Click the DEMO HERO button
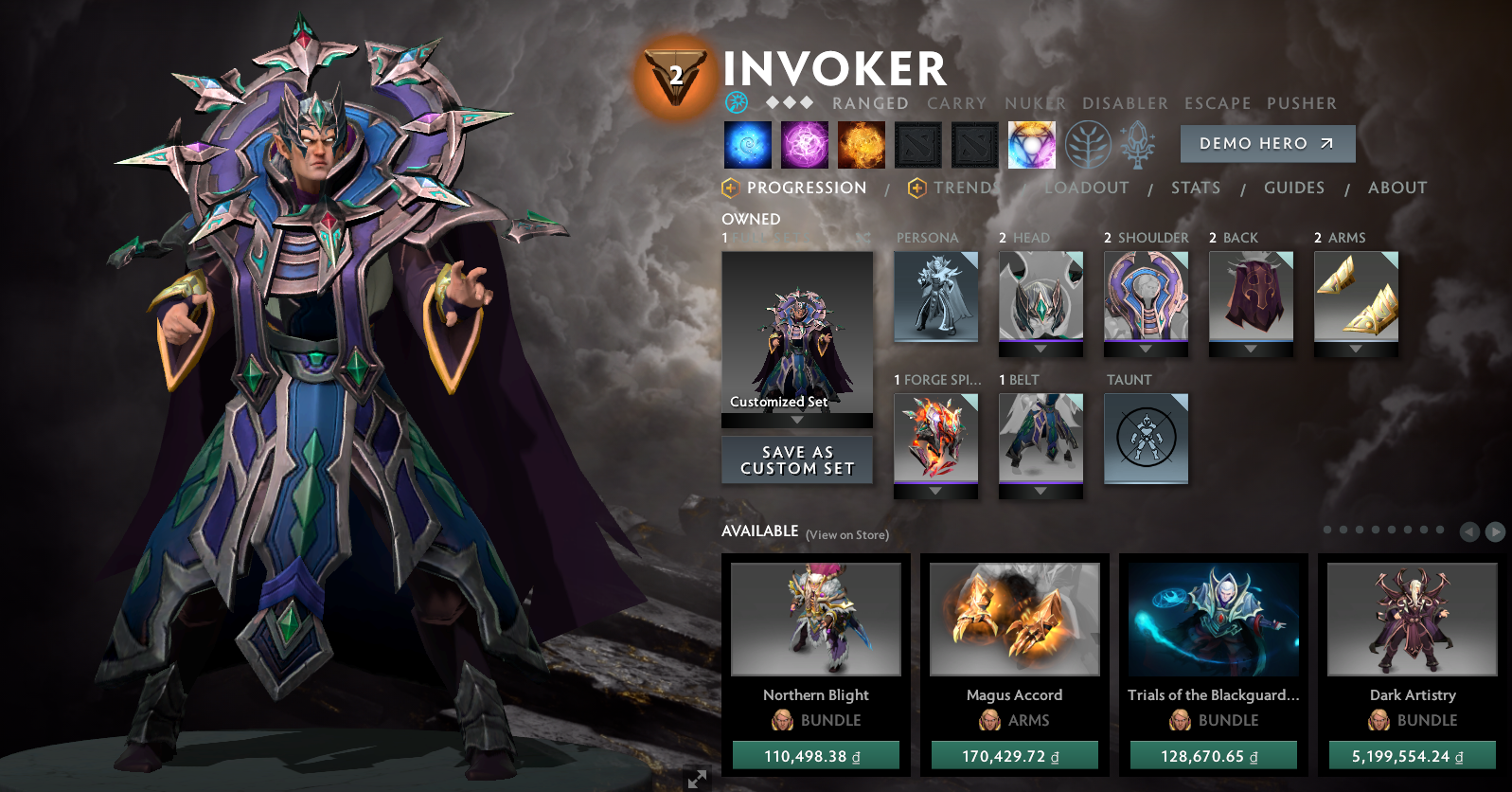Image resolution: width=1512 pixels, height=792 pixels. 1267,143
